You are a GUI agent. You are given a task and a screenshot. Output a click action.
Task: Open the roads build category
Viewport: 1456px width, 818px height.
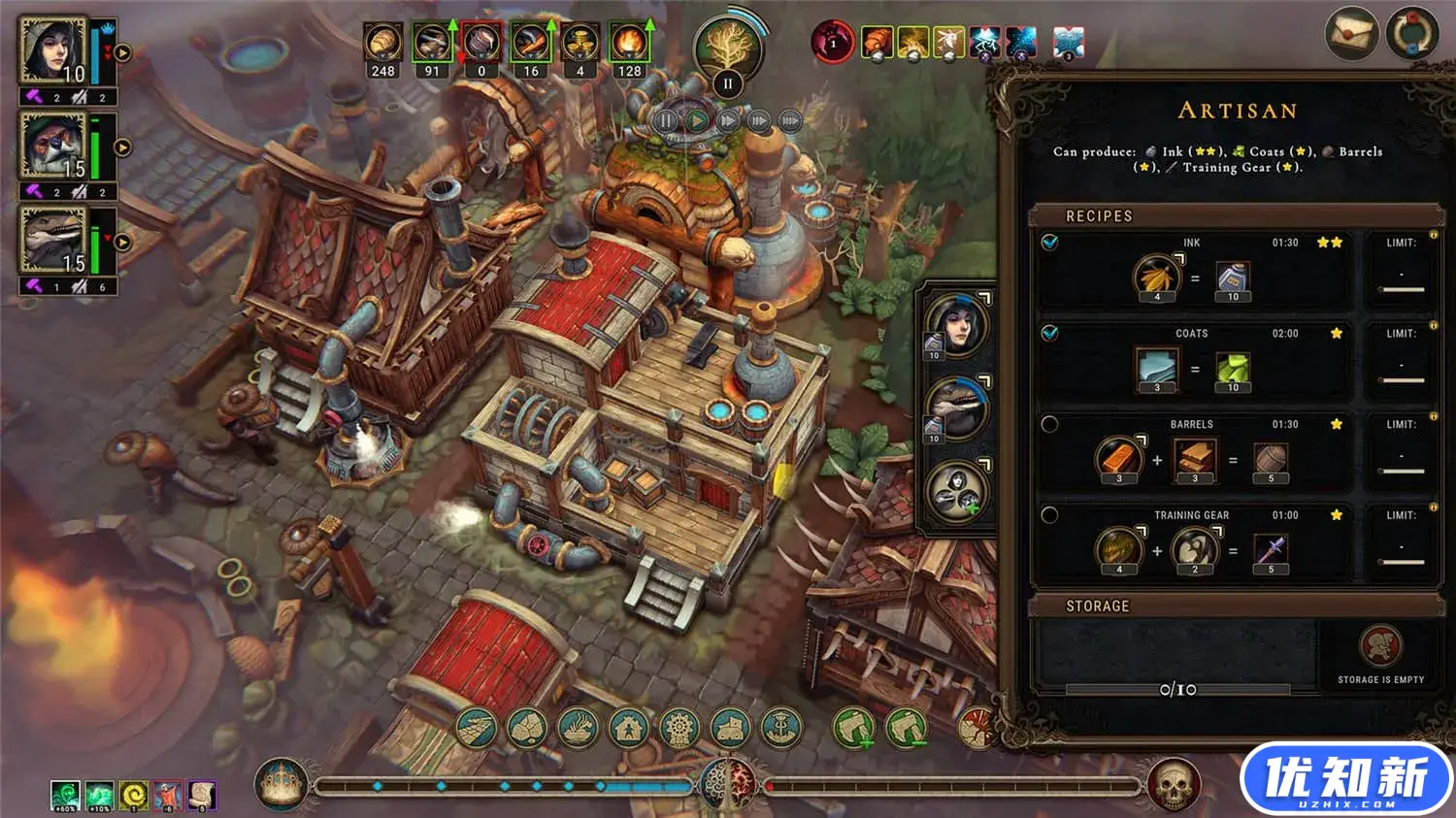[x=476, y=728]
